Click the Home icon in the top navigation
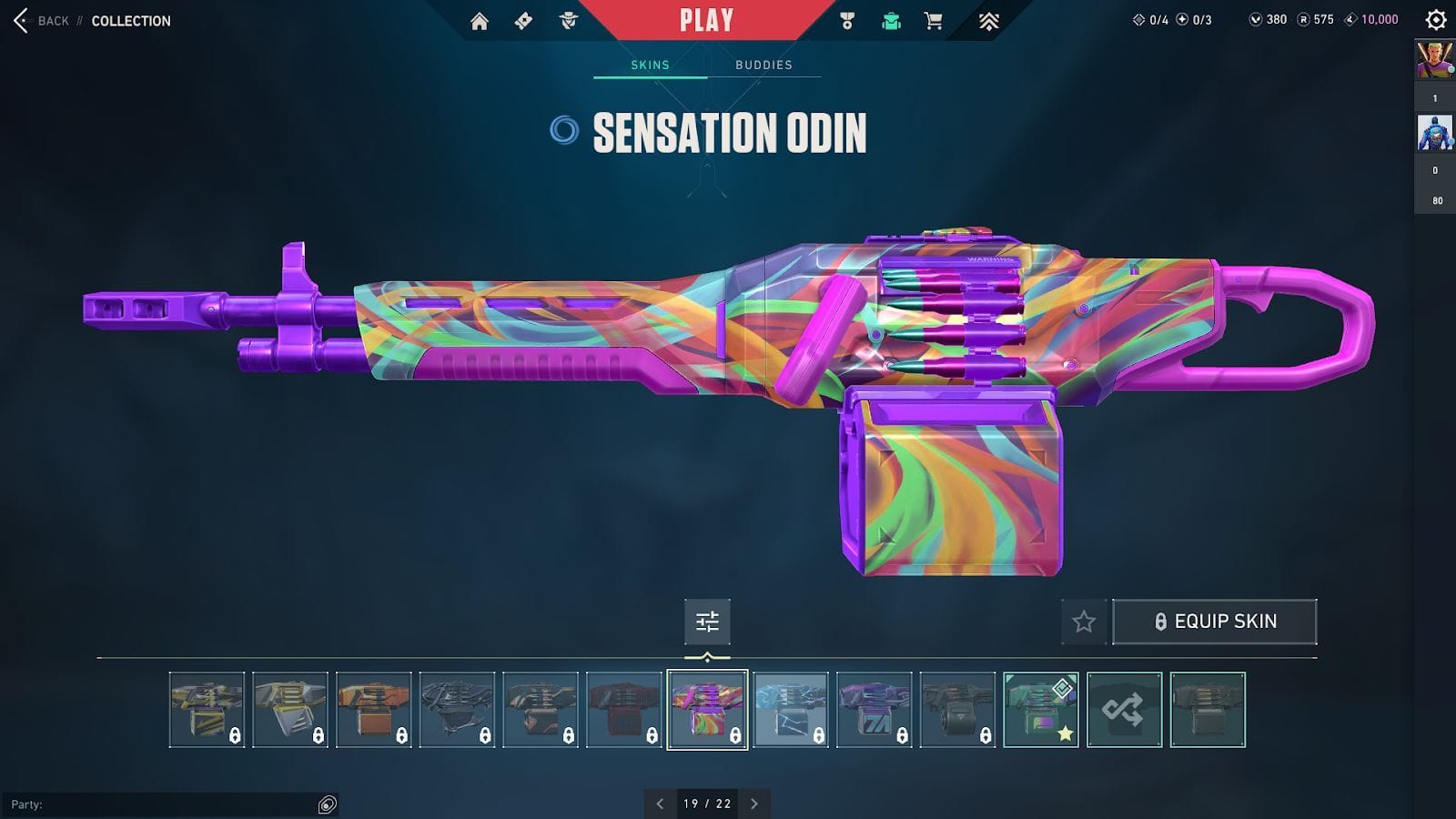 click(481, 20)
